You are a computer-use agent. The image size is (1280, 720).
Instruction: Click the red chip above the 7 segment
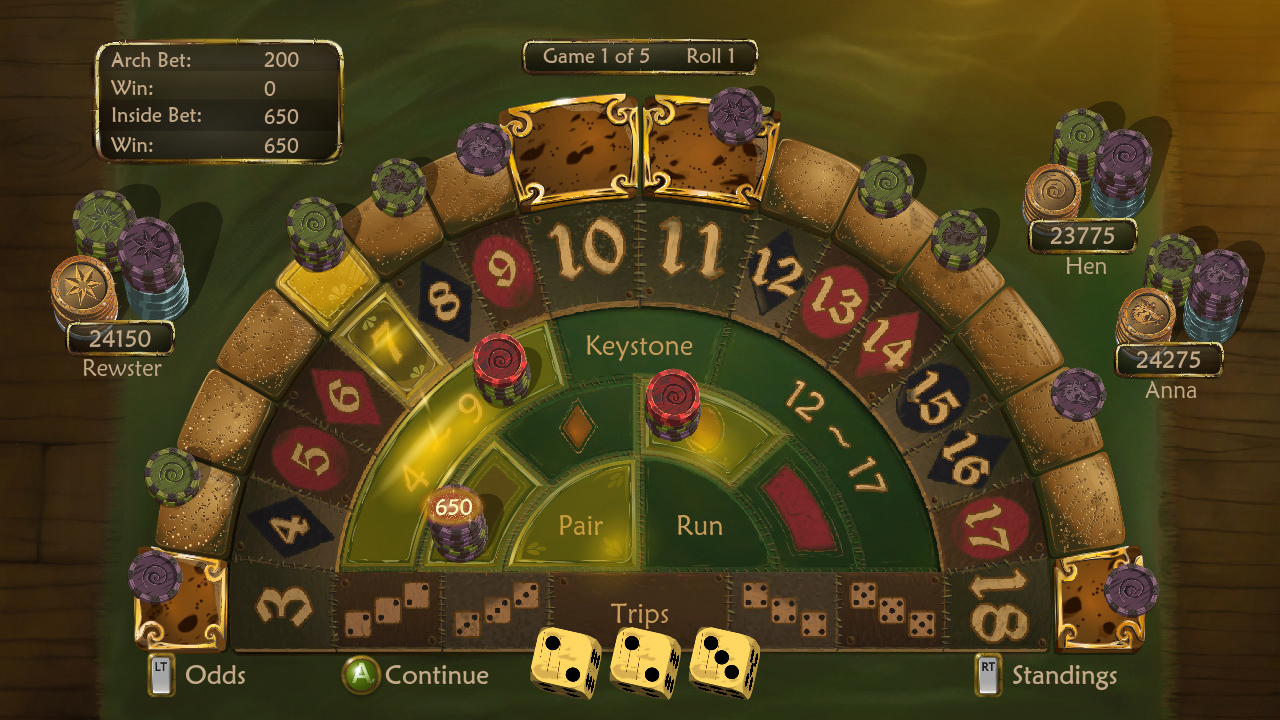click(x=499, y=362)
